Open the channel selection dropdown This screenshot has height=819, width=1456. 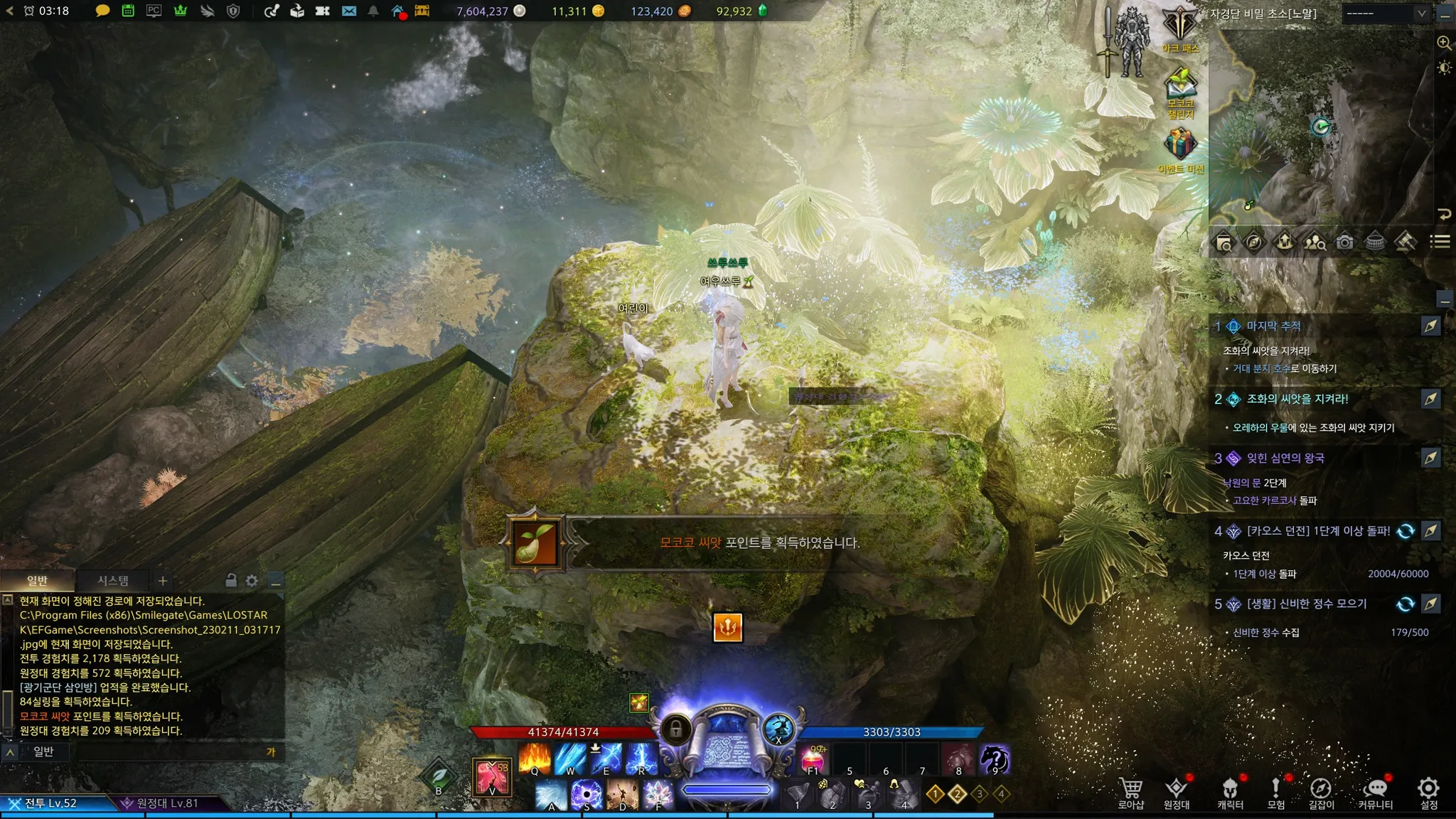tap(1385, 14)
